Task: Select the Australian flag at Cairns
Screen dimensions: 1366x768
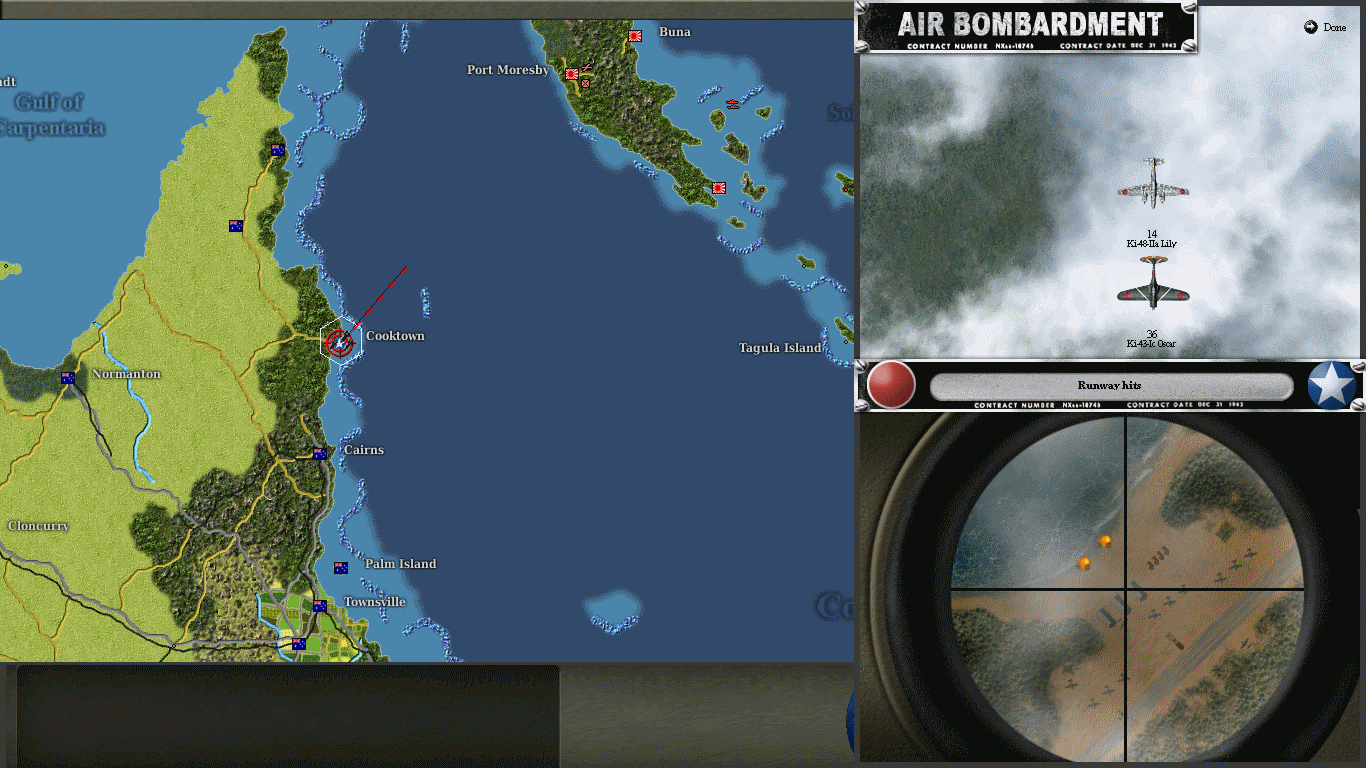Action: tap(320, 452)
